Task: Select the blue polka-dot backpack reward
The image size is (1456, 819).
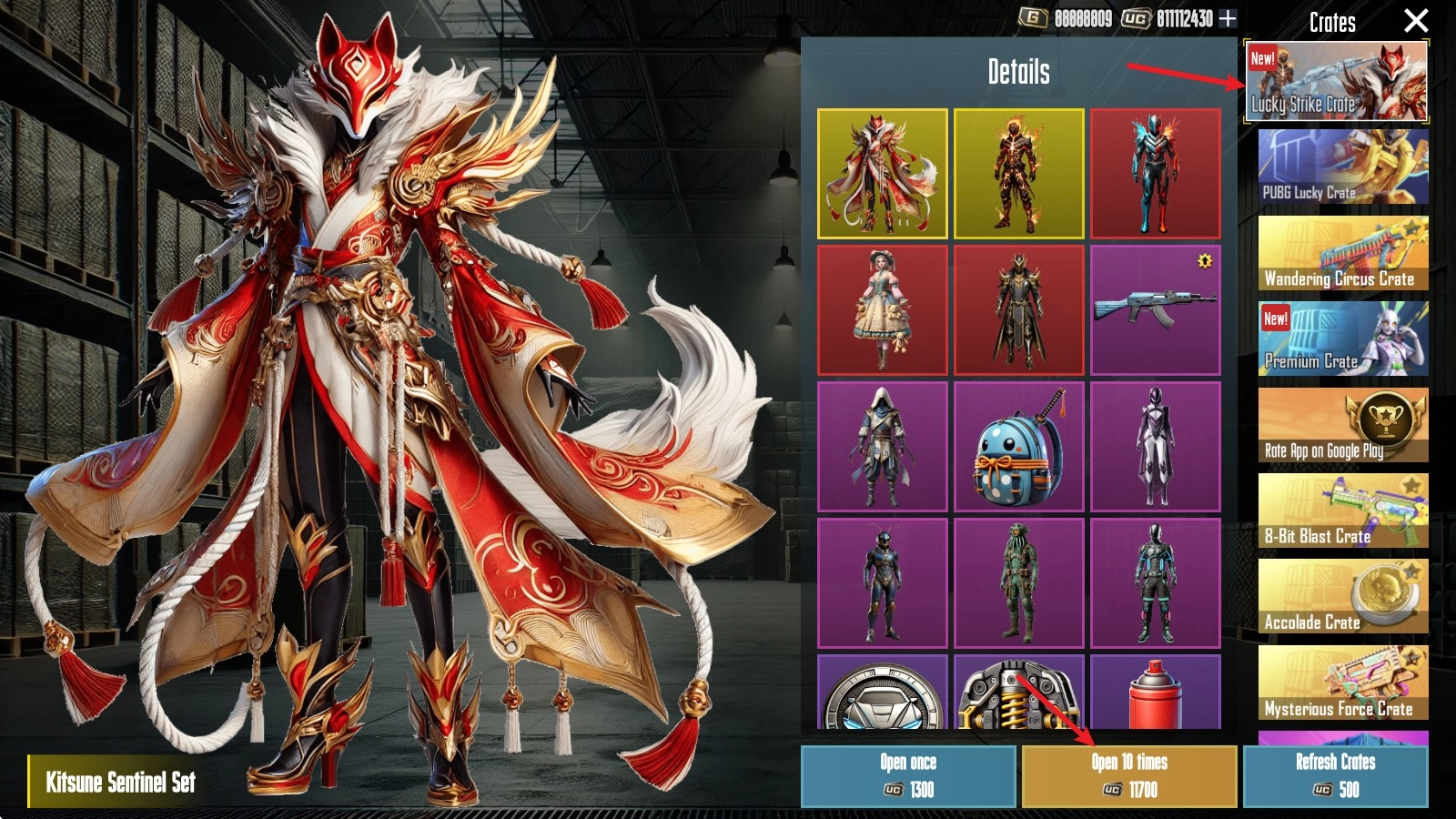Action: [x=1018, y=446]
